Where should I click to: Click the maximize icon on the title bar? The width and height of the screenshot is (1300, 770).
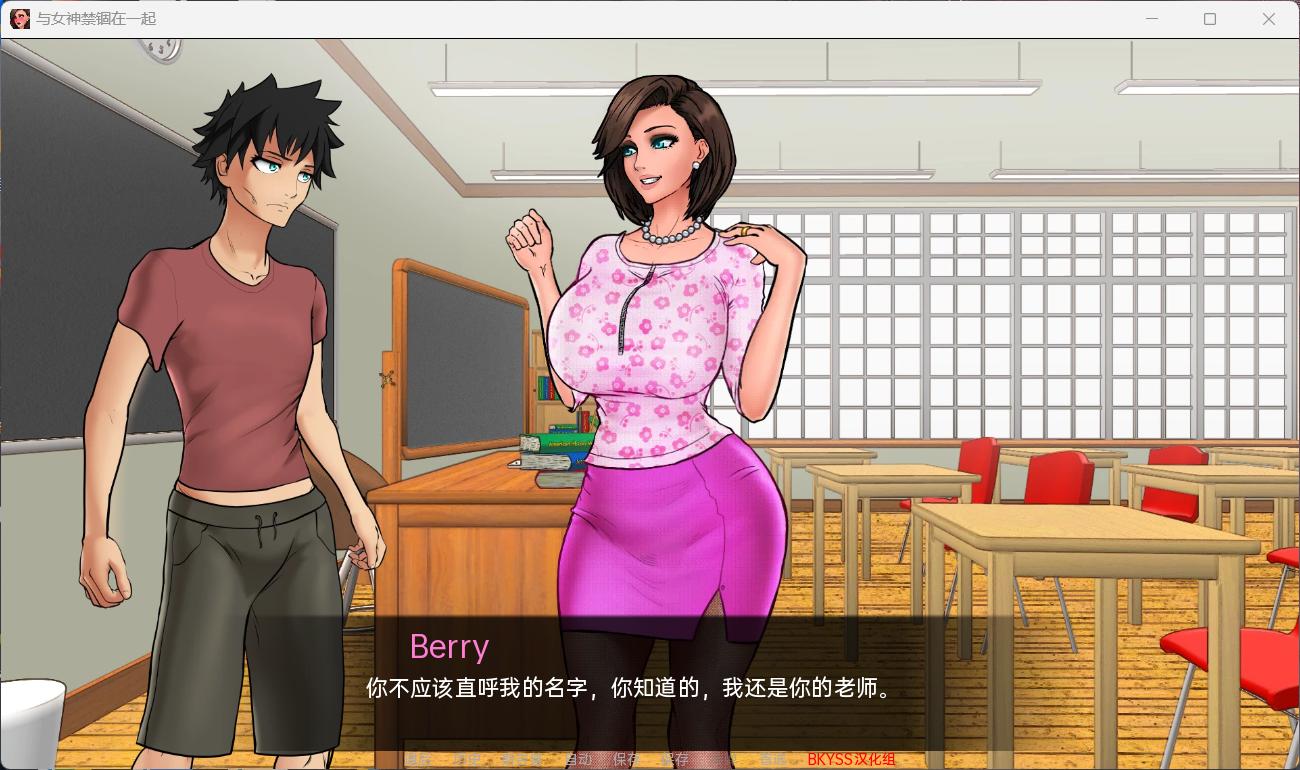tap(1209, 19)
